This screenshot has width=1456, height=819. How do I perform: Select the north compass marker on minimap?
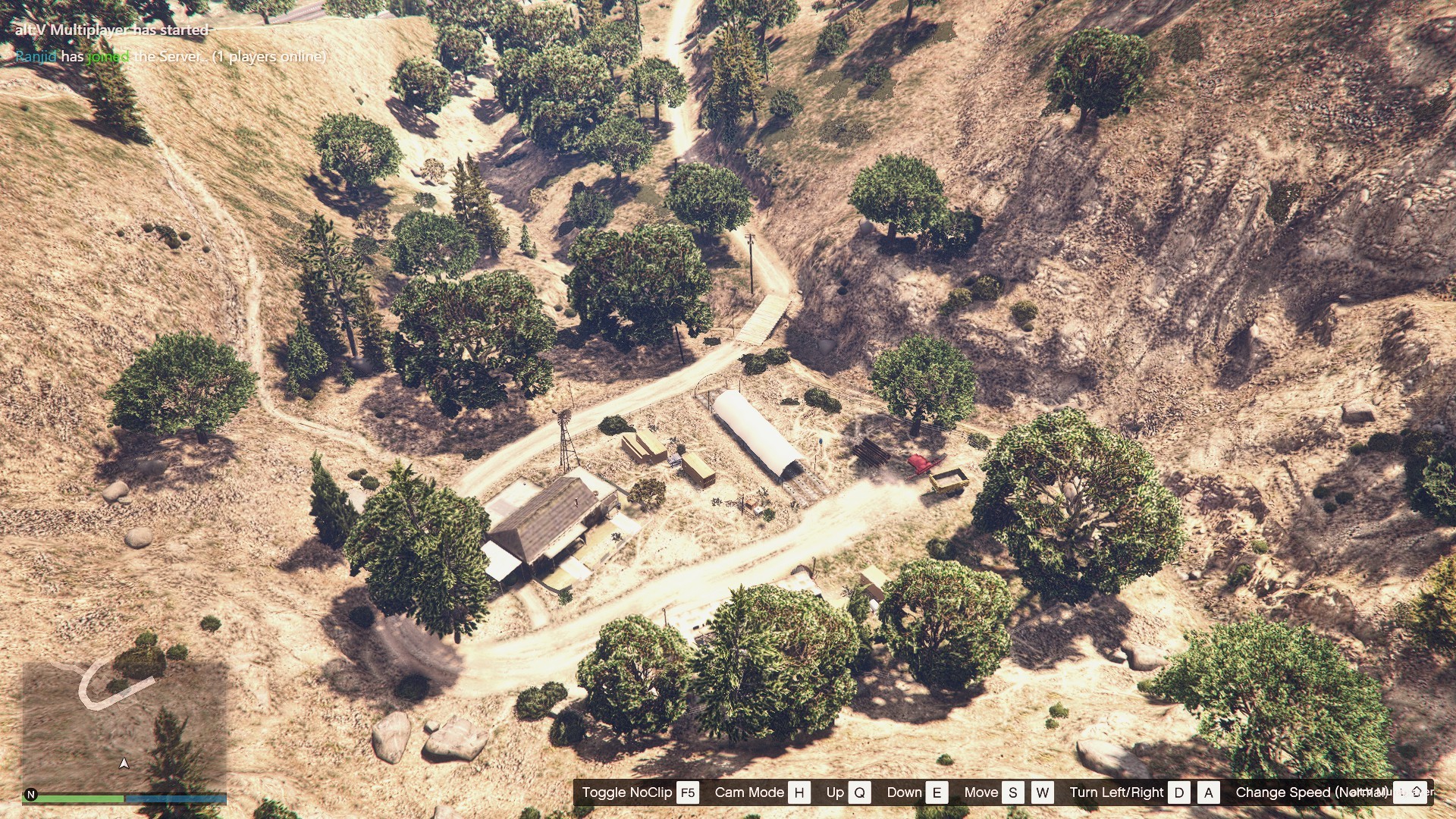(x=31, y=795)
